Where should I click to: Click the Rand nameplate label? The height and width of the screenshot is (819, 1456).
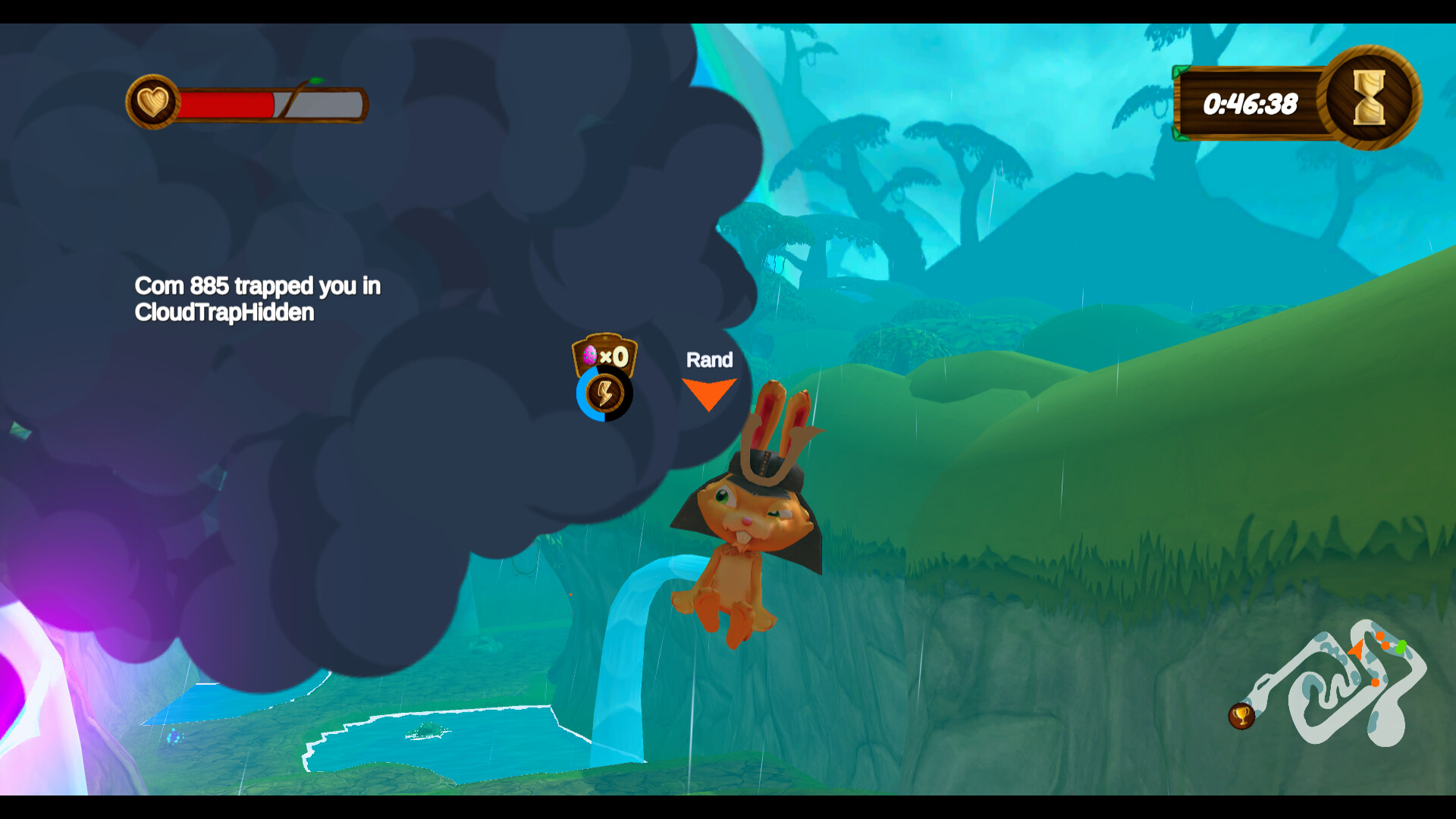(x=710, y=360)
